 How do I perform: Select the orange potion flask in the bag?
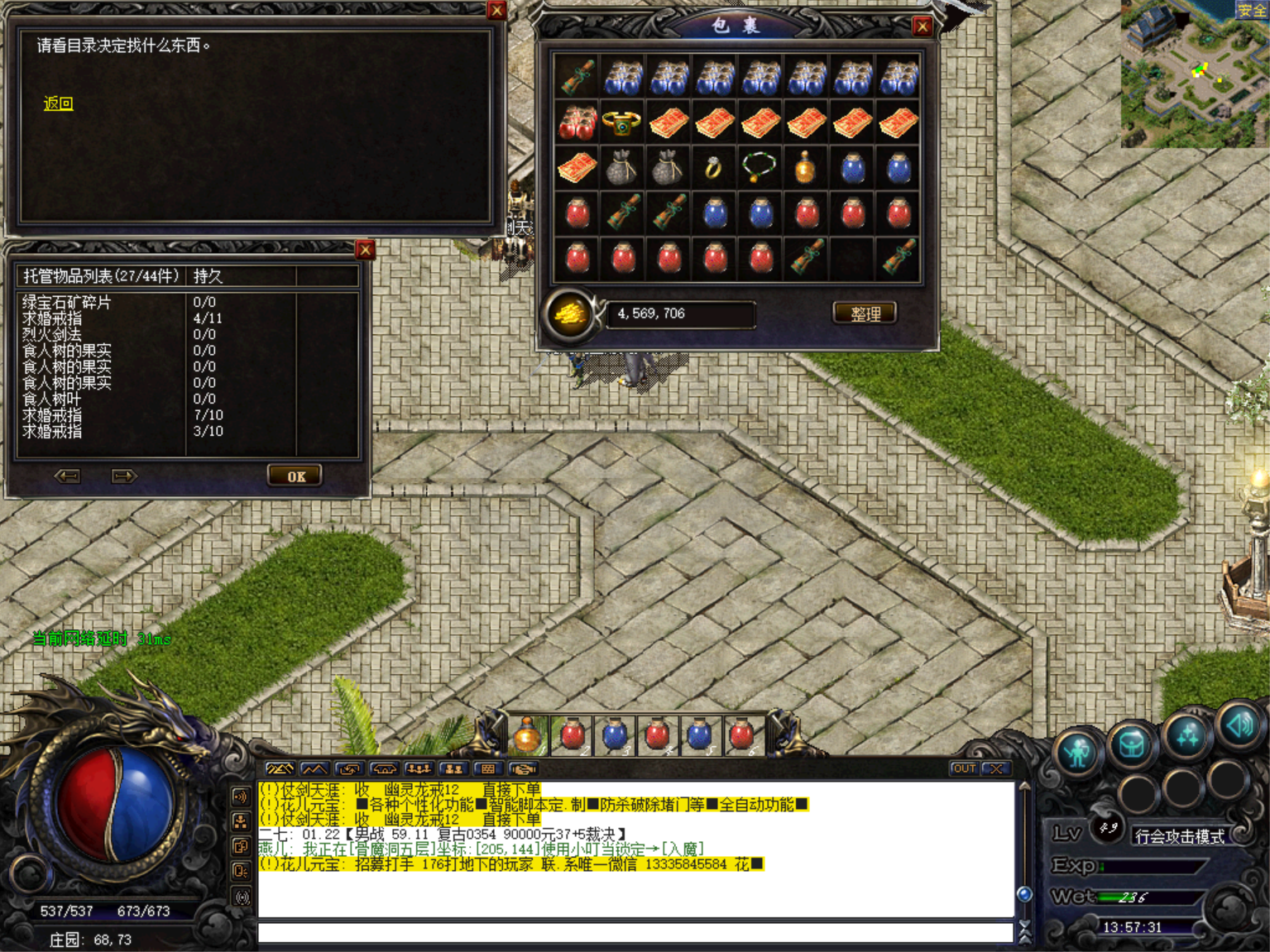tap(805, 168)
